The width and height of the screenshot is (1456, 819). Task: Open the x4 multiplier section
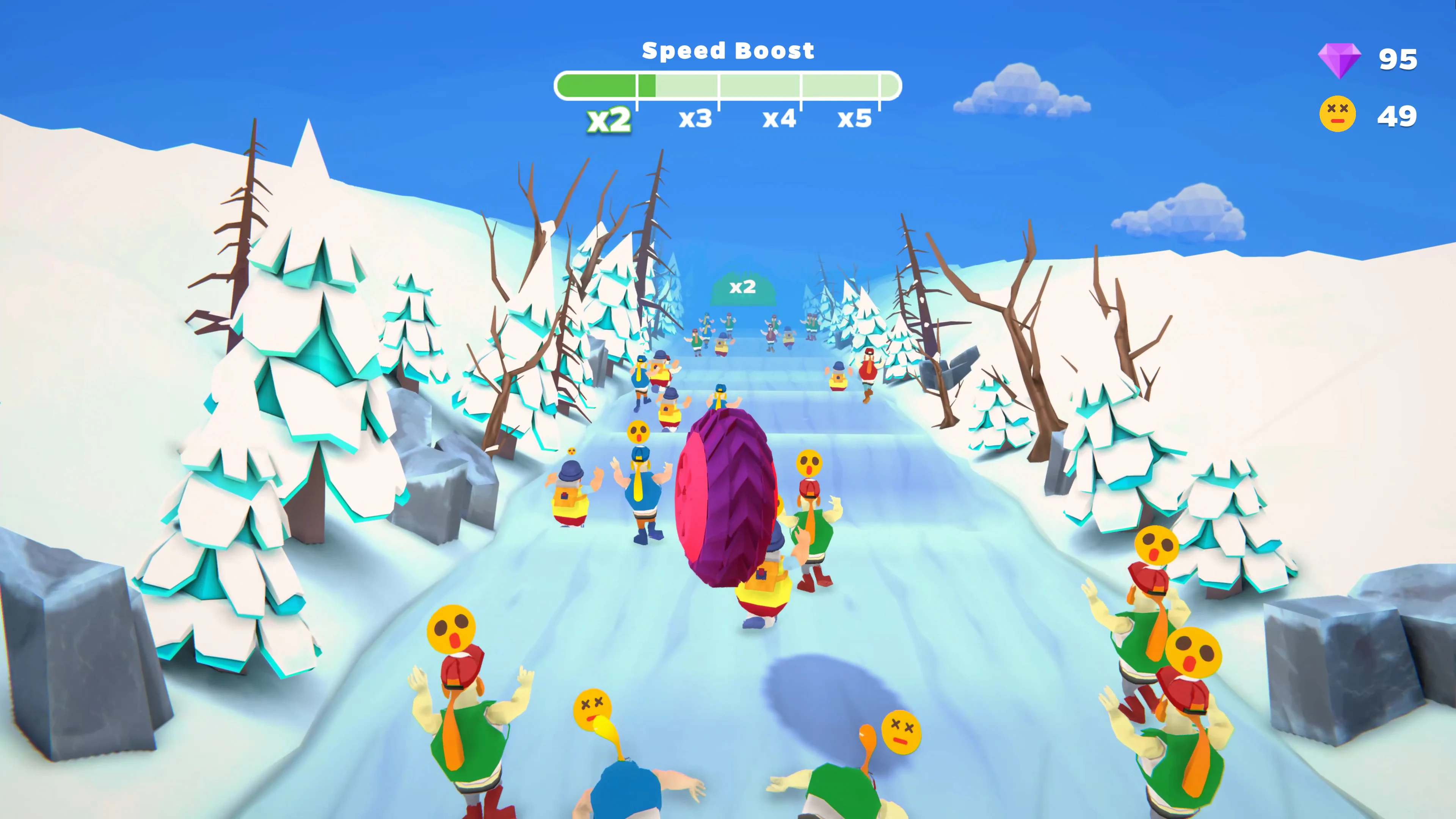click(781, 118)
